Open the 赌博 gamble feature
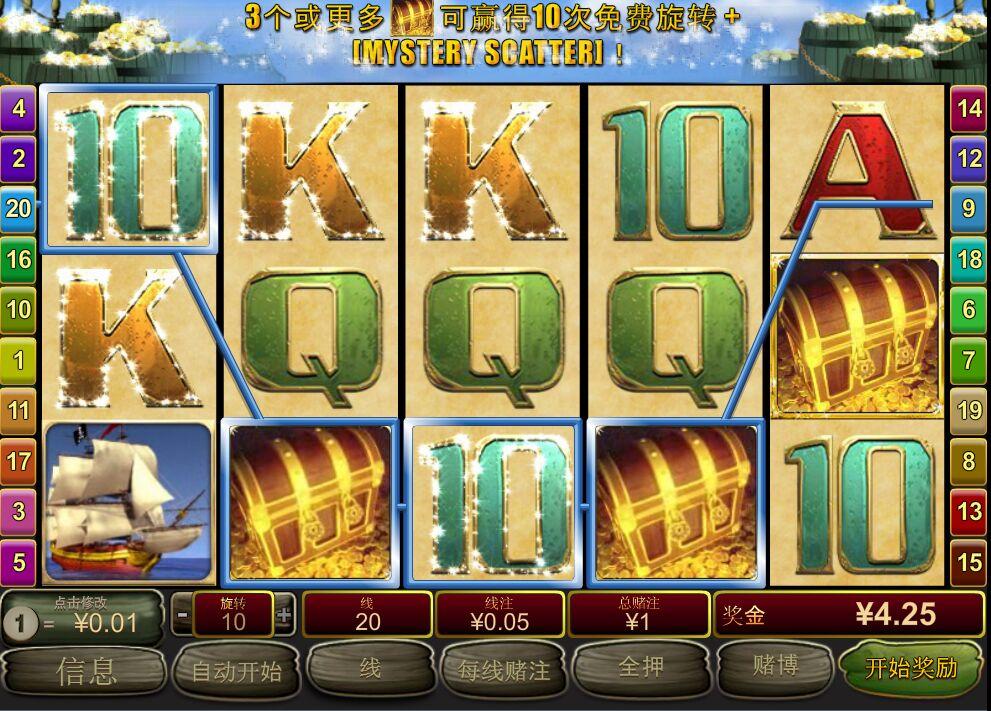The image size is (991, 711). tap(774, 667)
